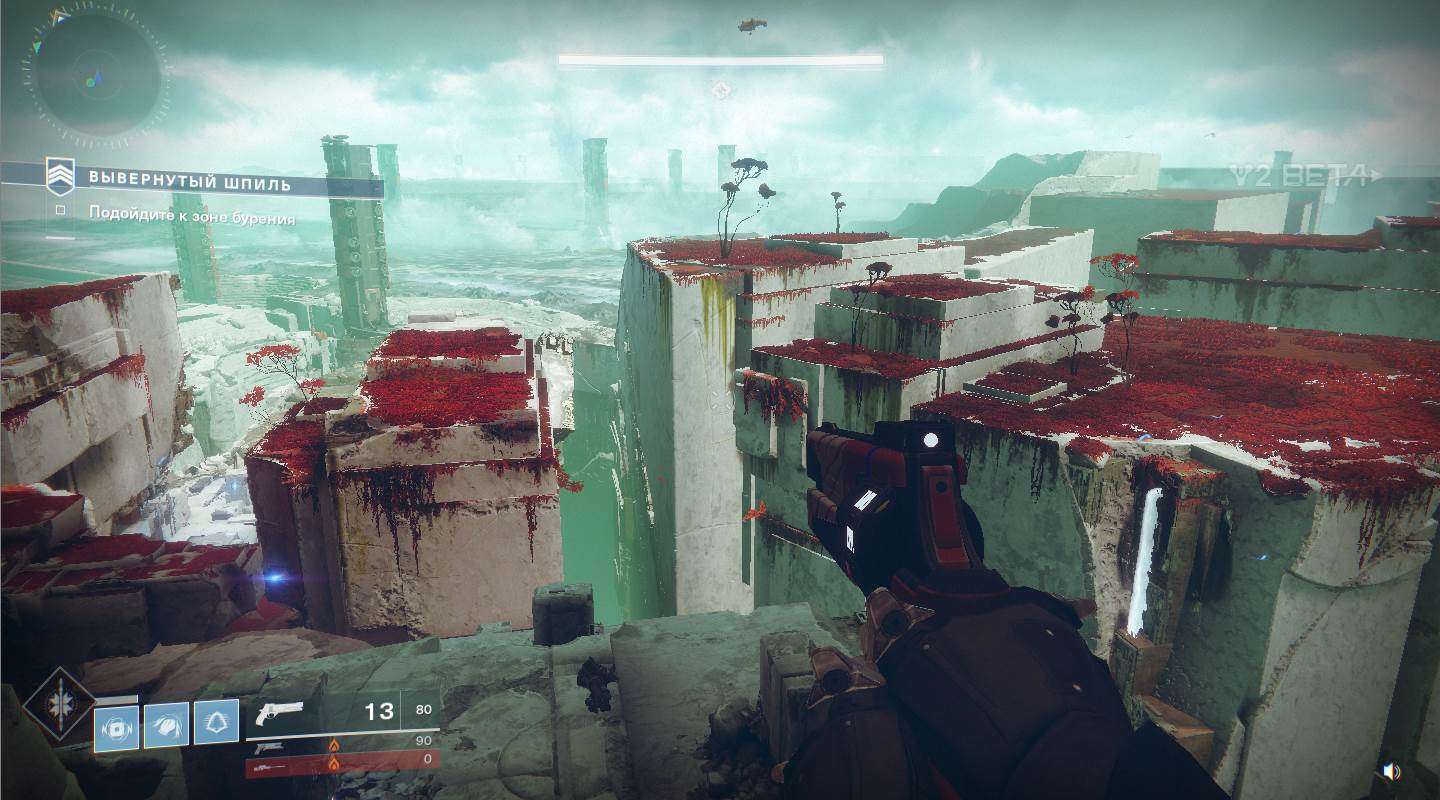Use the grenade ability icon
The width and height of the screenshot is (1440, 800).
(116, 726)
